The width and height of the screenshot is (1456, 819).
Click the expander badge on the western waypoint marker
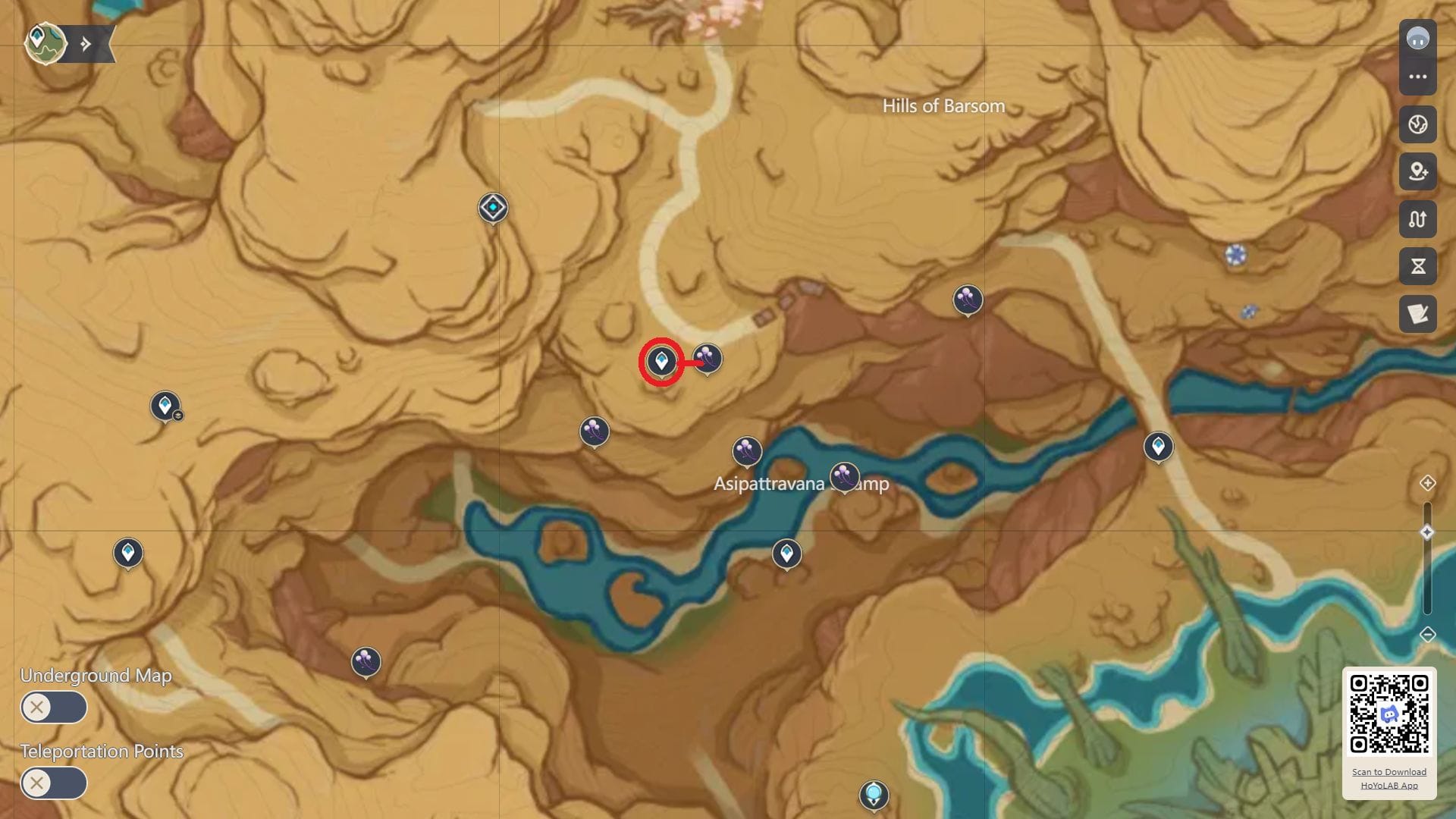179,416
